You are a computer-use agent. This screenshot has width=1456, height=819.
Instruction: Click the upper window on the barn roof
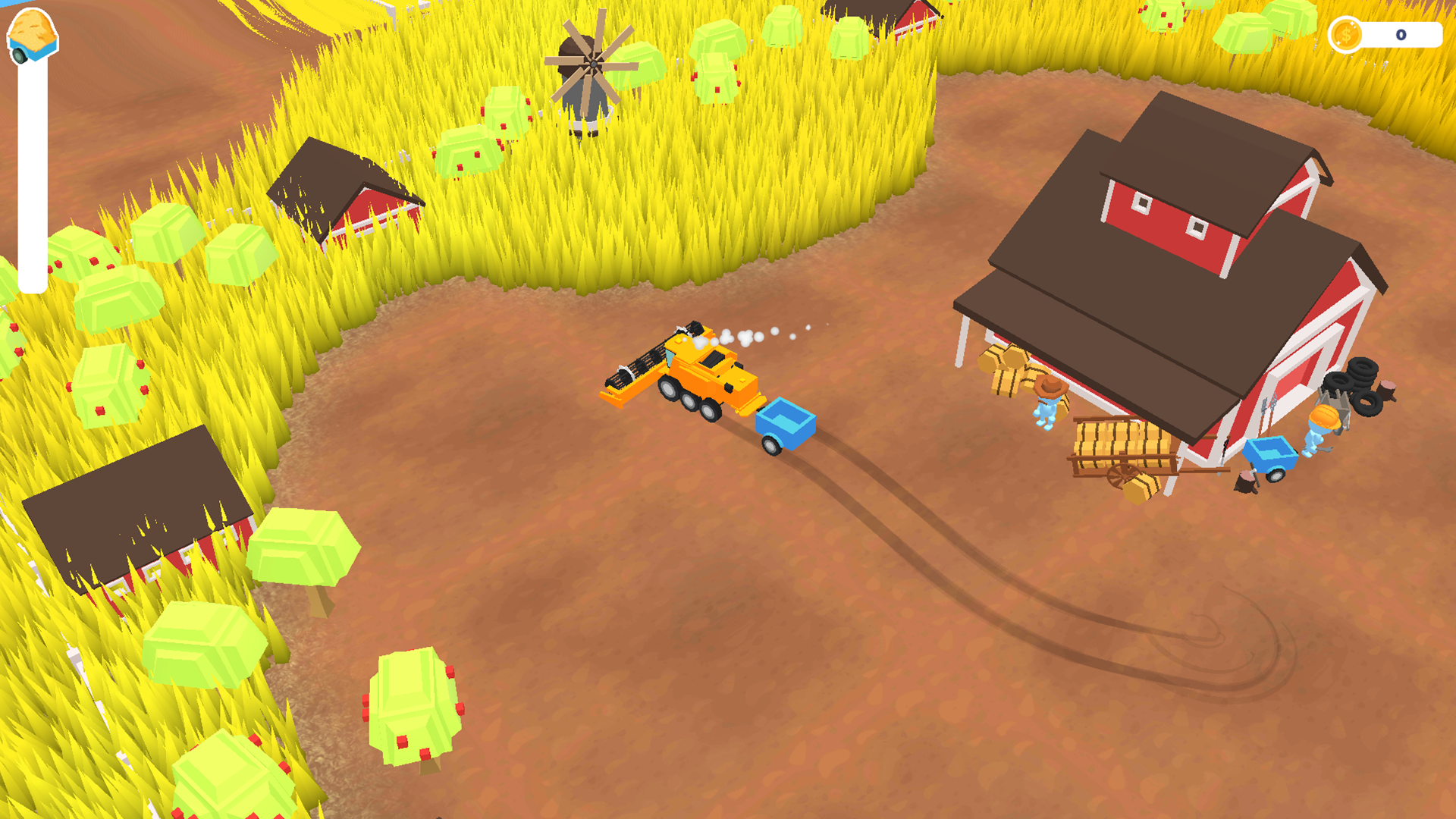[x=1144, y=205]
